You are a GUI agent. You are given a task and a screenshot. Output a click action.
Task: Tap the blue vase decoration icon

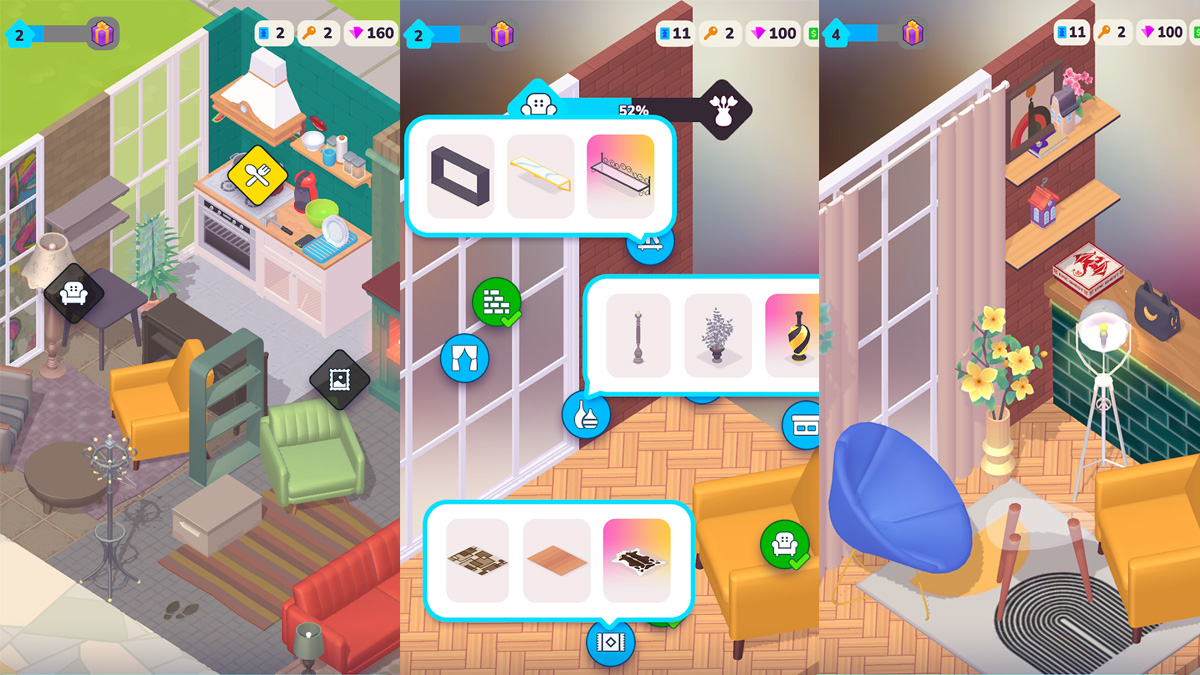pos(586,414)
